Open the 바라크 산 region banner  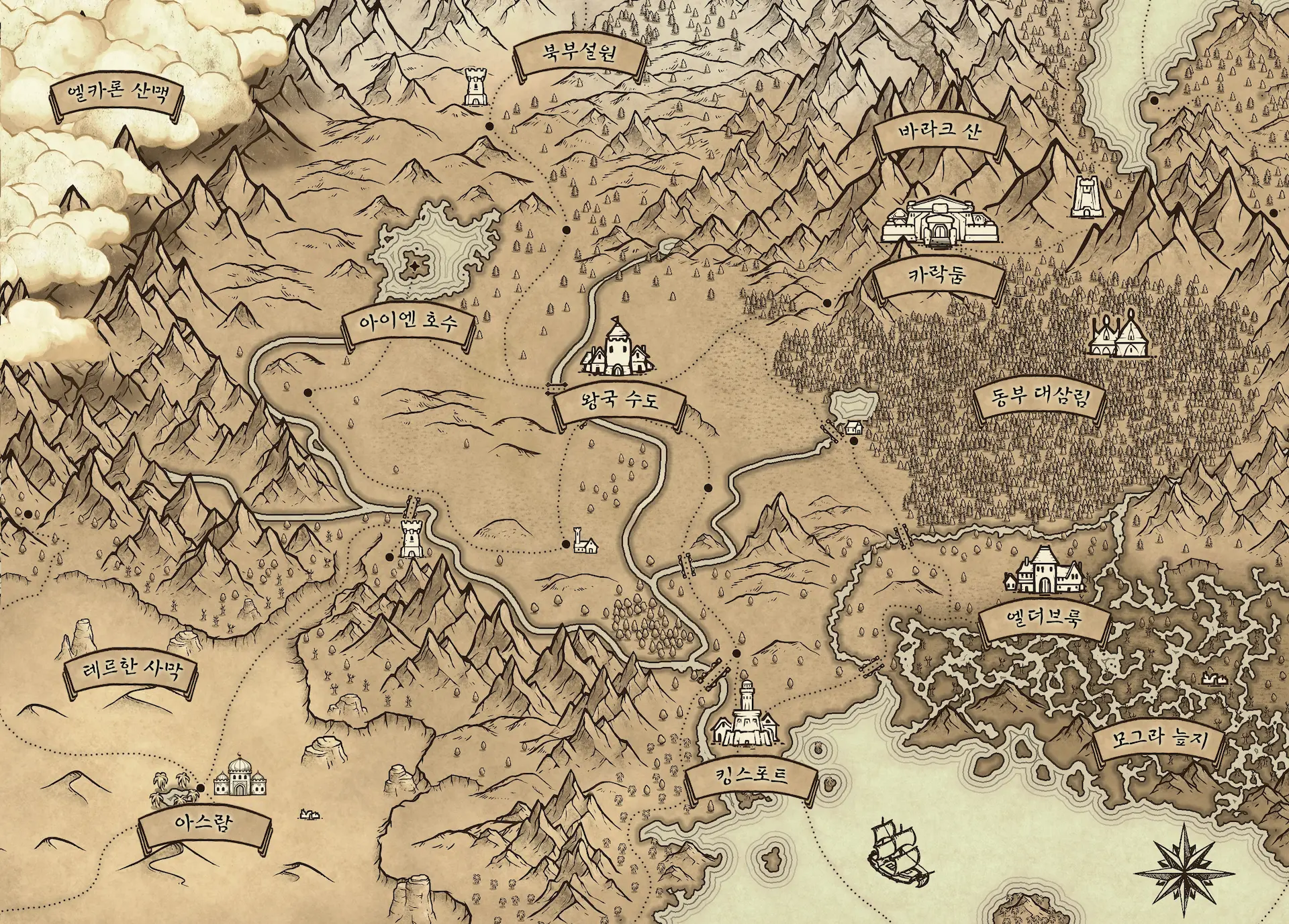point(939,132)
